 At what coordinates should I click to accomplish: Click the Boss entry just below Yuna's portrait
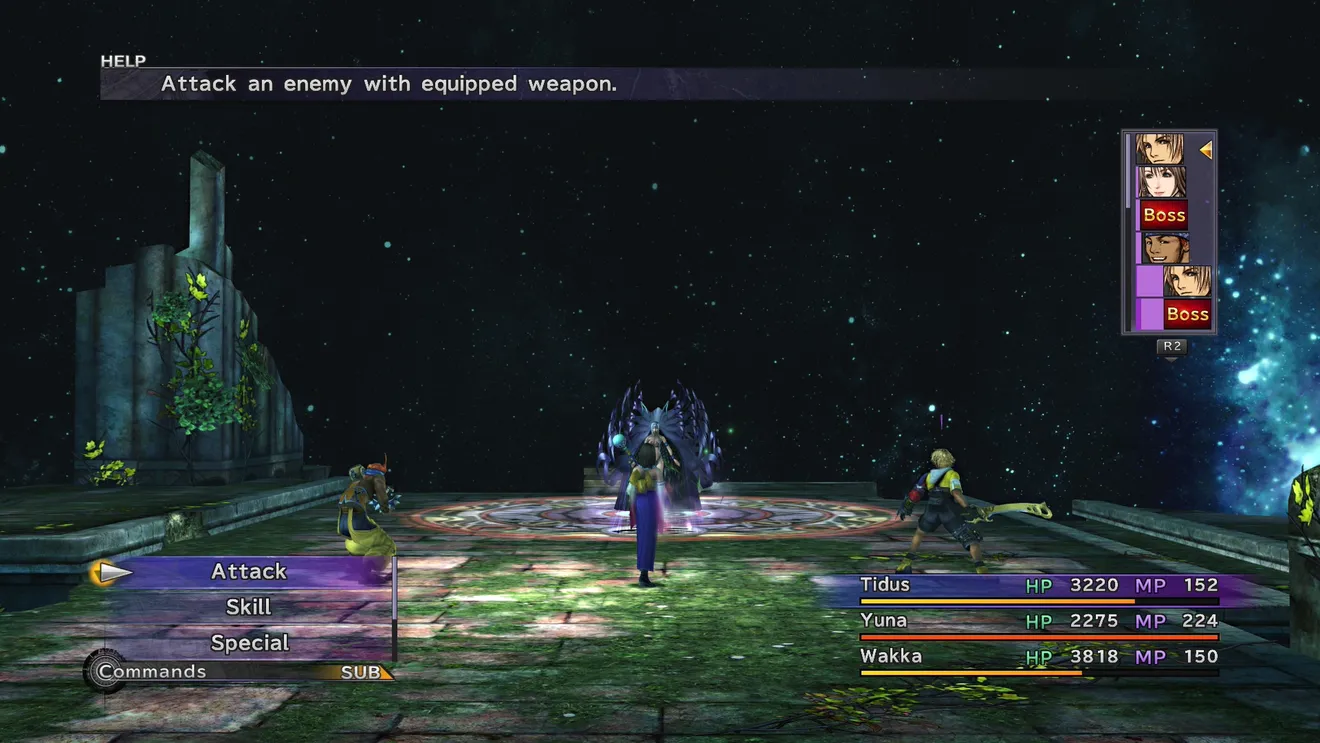coord(1164,215)
